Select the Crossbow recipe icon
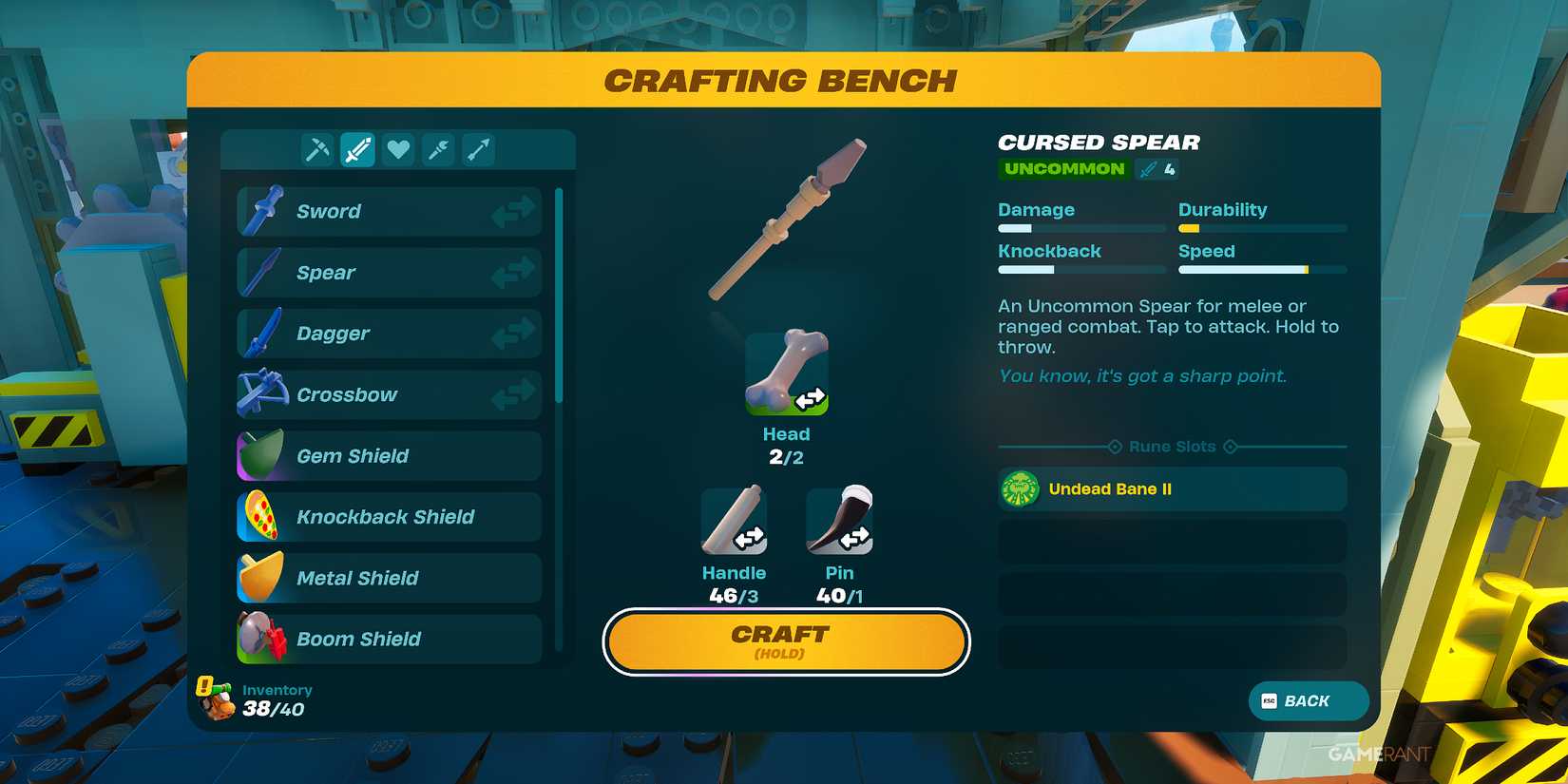Viewport: 1568px width, 784px height. pos(263,394)
